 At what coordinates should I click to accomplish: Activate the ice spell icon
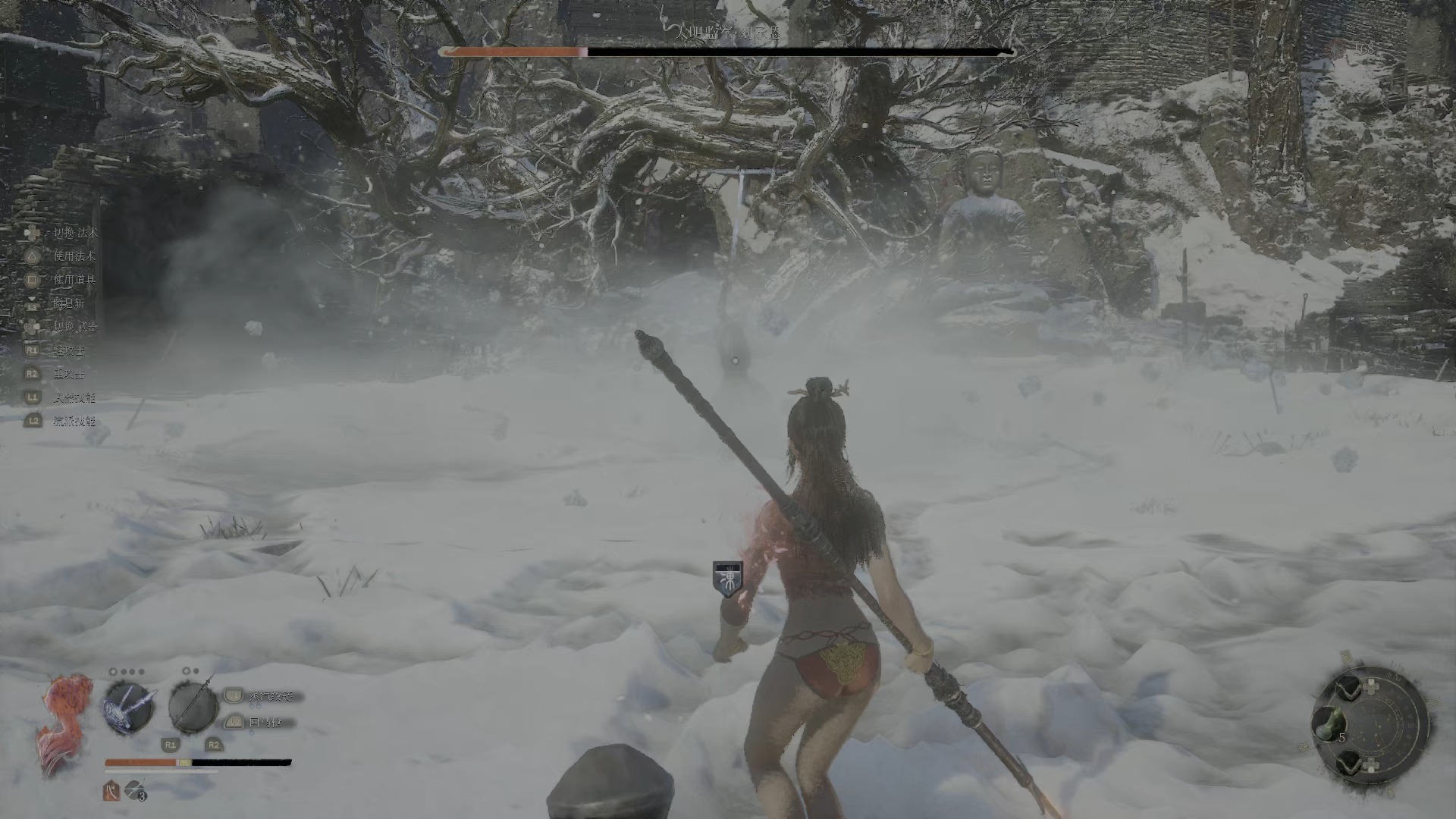[128, 708]
